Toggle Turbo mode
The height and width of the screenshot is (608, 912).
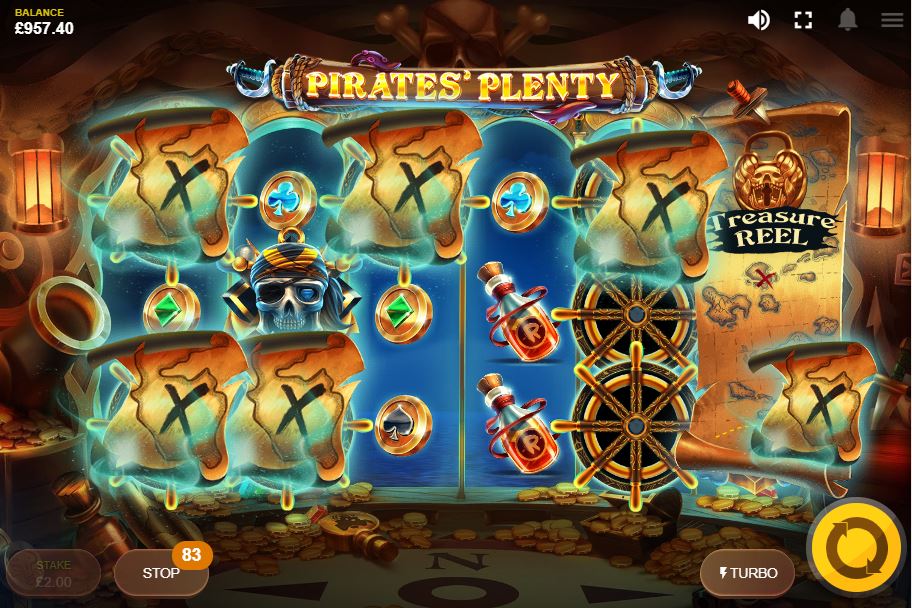(747, 573)
